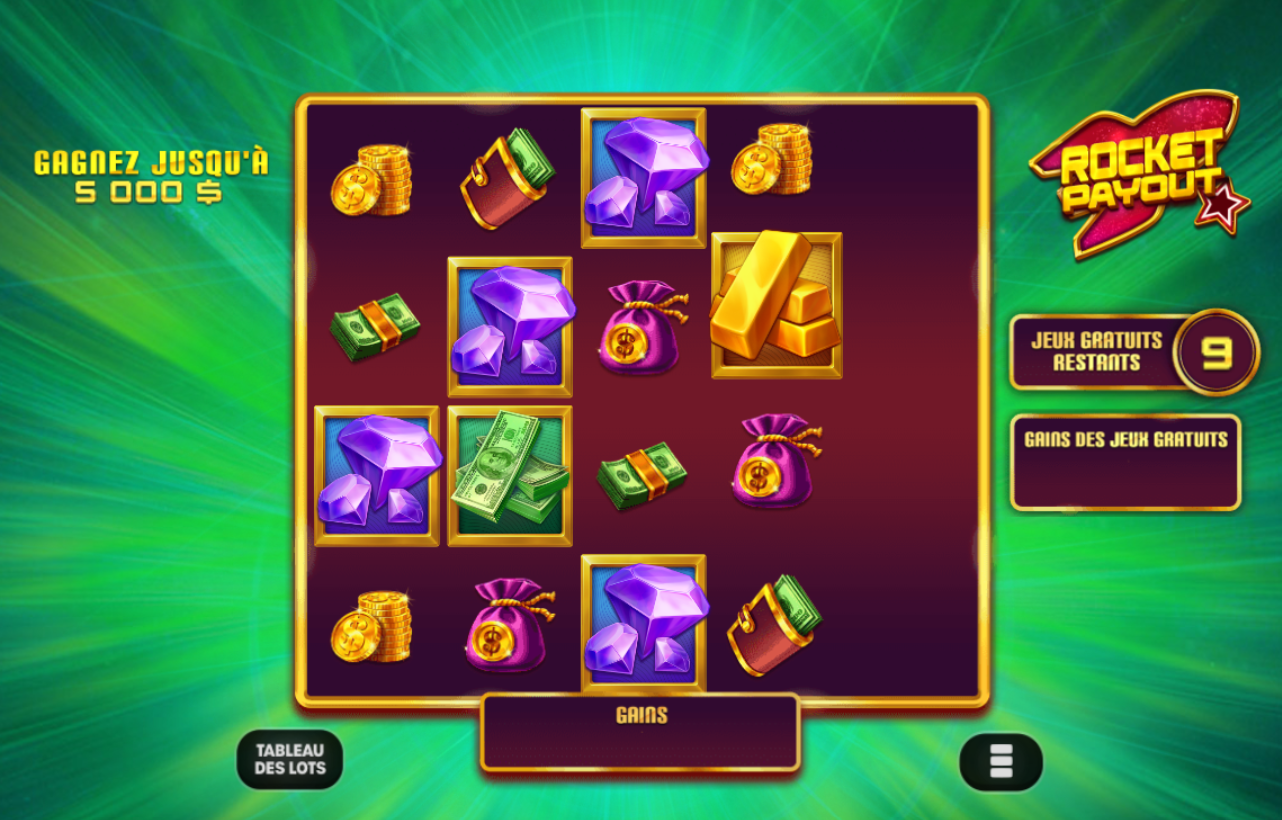Click the Gains des Jeux Gratuits panel
1282x820 pixels.
pyautogui.click(x=1125, y=460)
